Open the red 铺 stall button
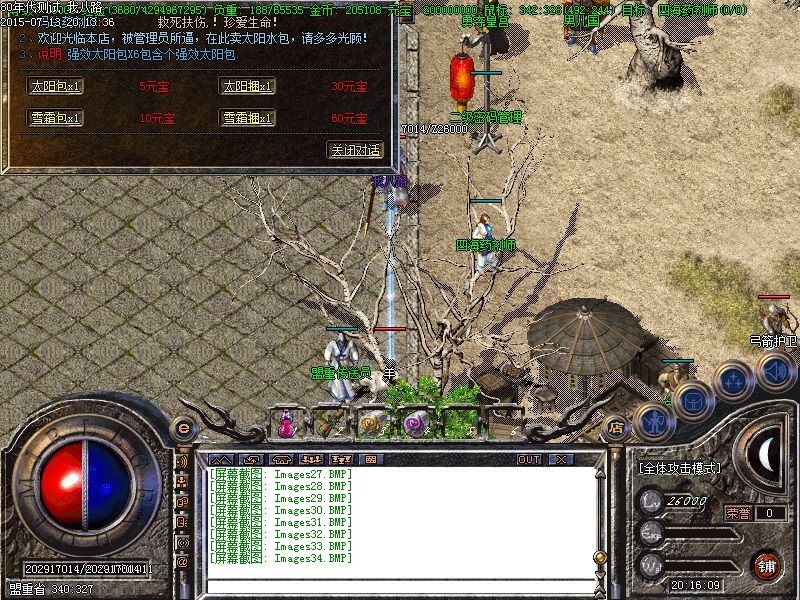This screenshot has height=600, width=800. click(767, 565)
